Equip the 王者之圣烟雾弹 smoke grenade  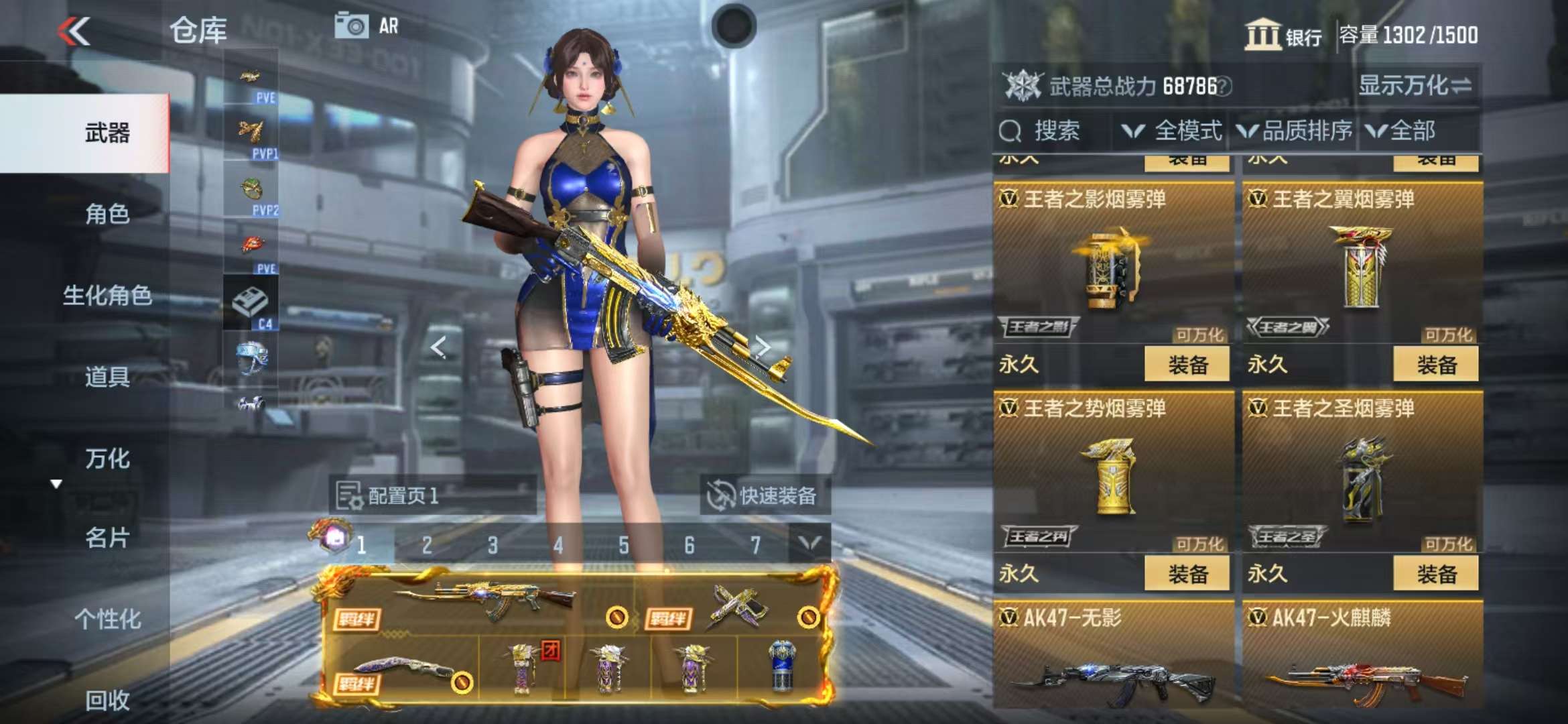(1436, 574)
